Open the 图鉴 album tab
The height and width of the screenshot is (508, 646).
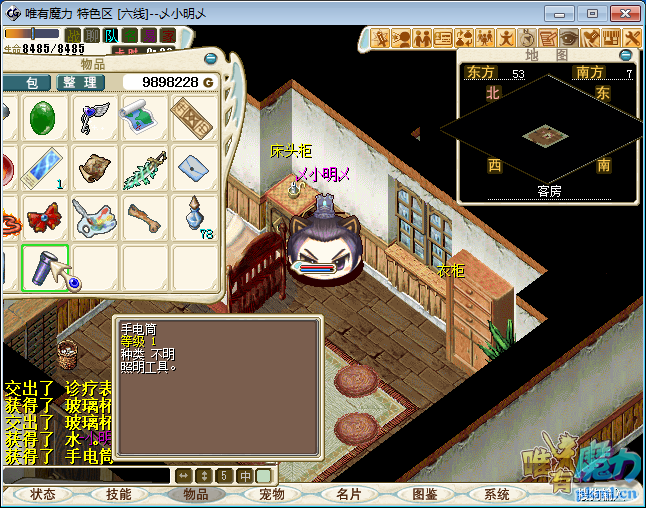[x=424, y=494]
